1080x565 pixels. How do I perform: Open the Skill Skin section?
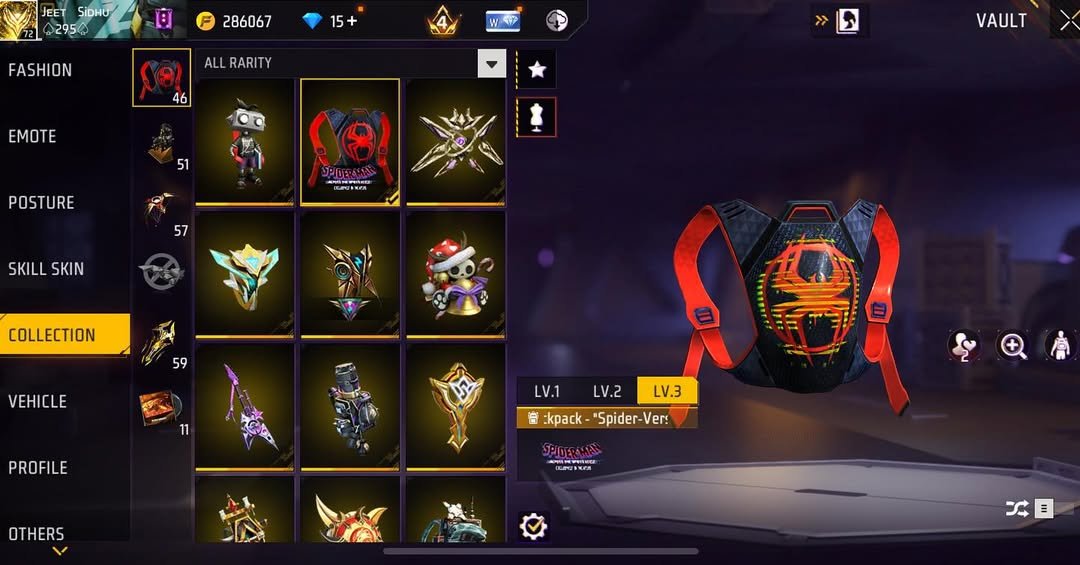[47, 268]
